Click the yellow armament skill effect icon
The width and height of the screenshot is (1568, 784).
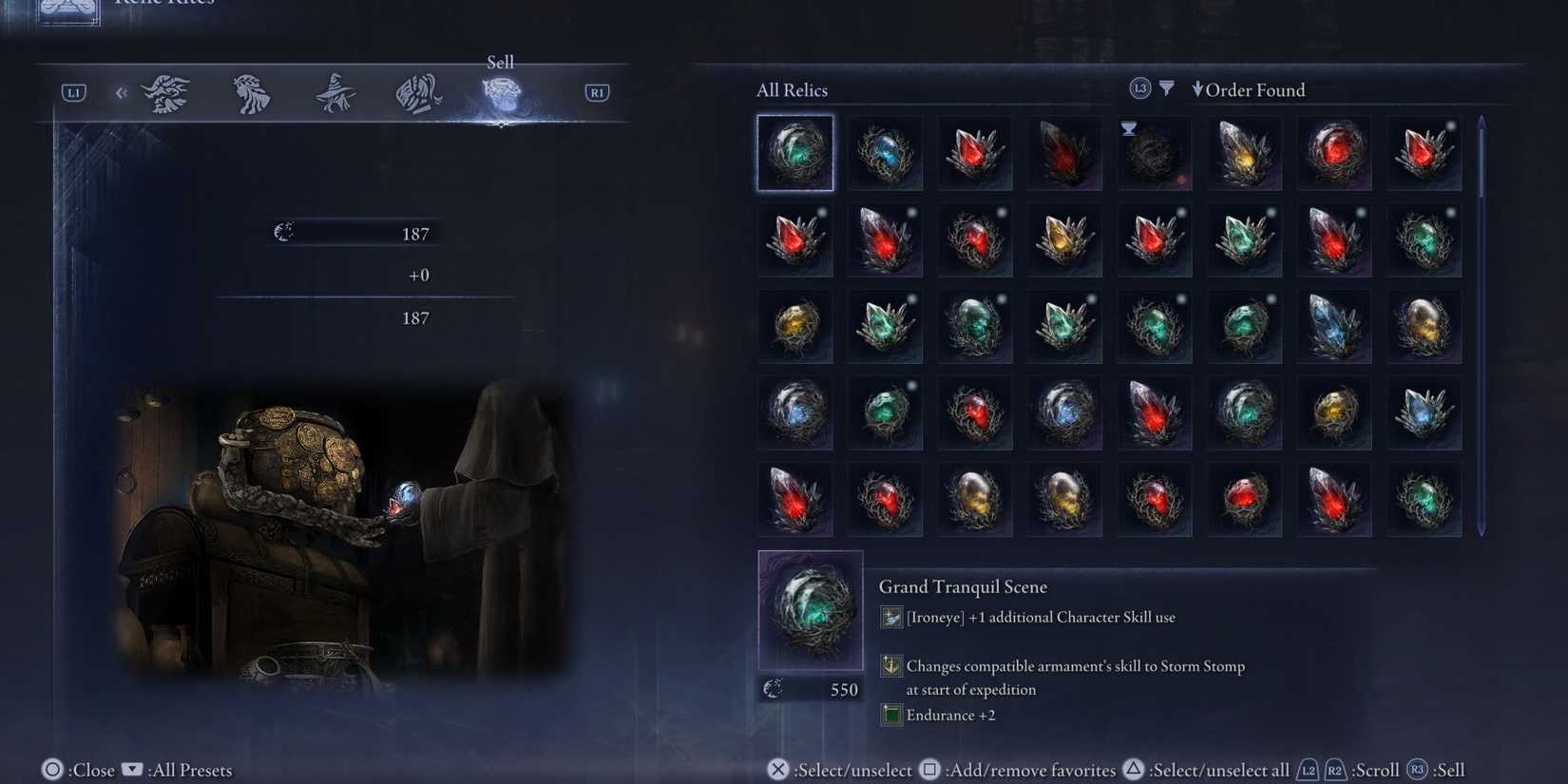pos(890,665)
